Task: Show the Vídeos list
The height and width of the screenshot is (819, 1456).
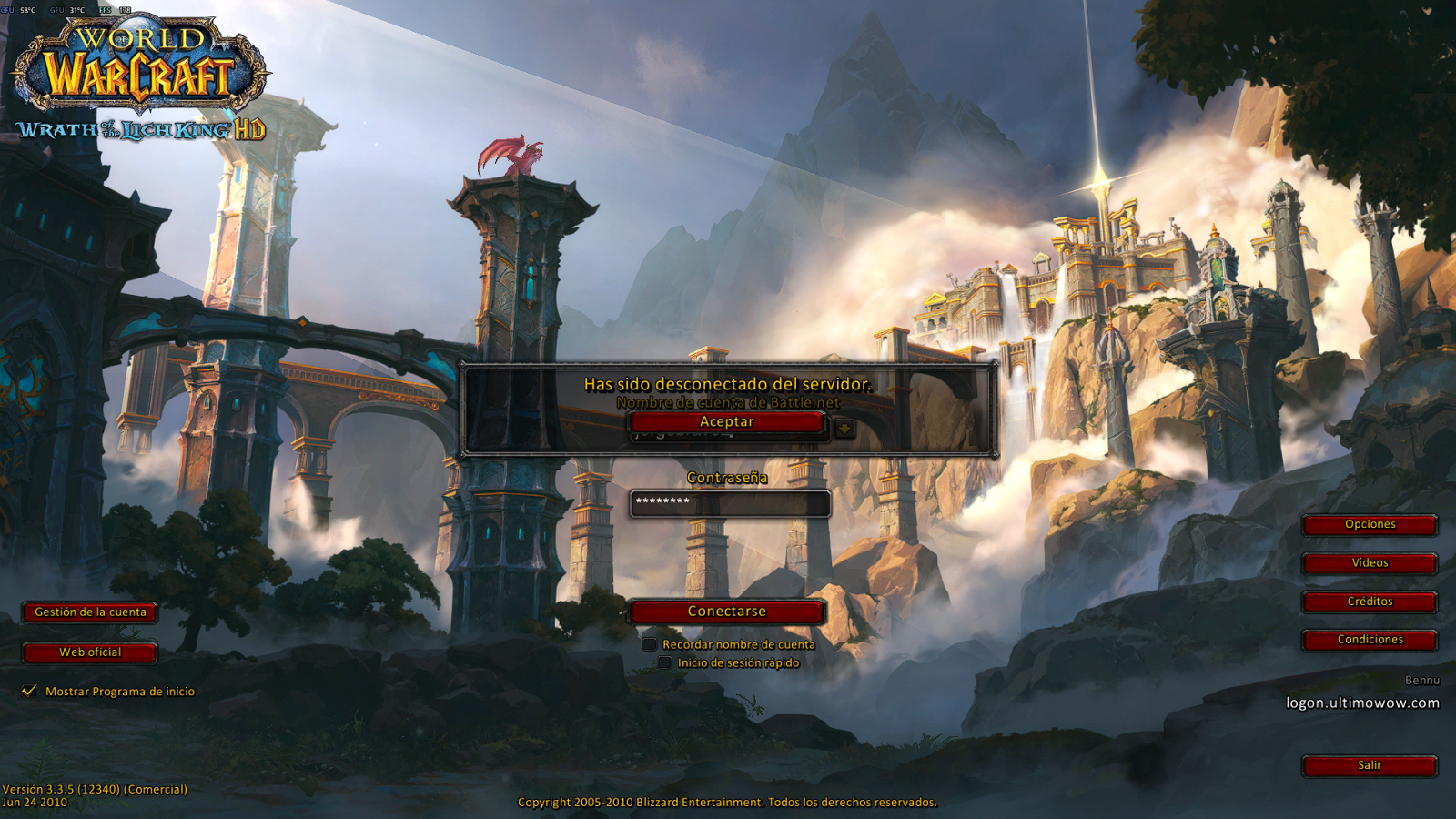Action: pos(1370,563)
